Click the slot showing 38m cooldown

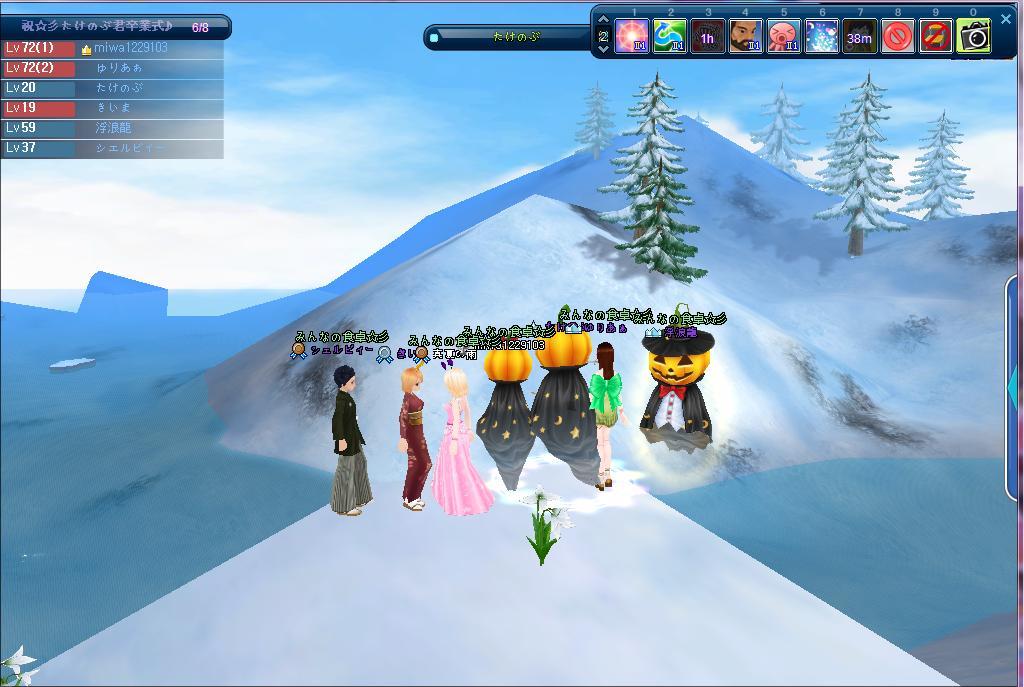[859, 38]
